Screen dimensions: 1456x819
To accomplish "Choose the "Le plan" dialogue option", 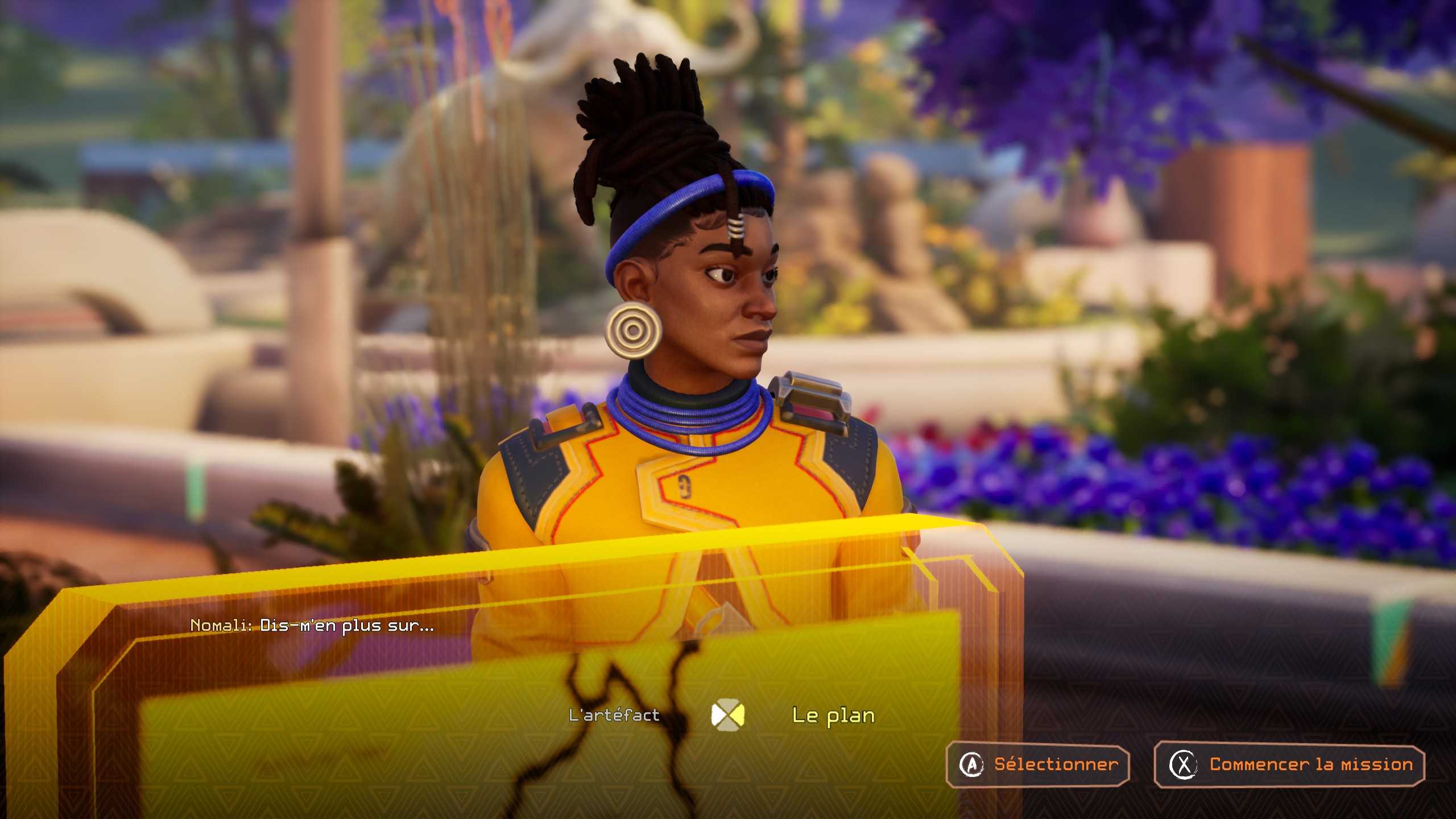I will tap(833, 715).
